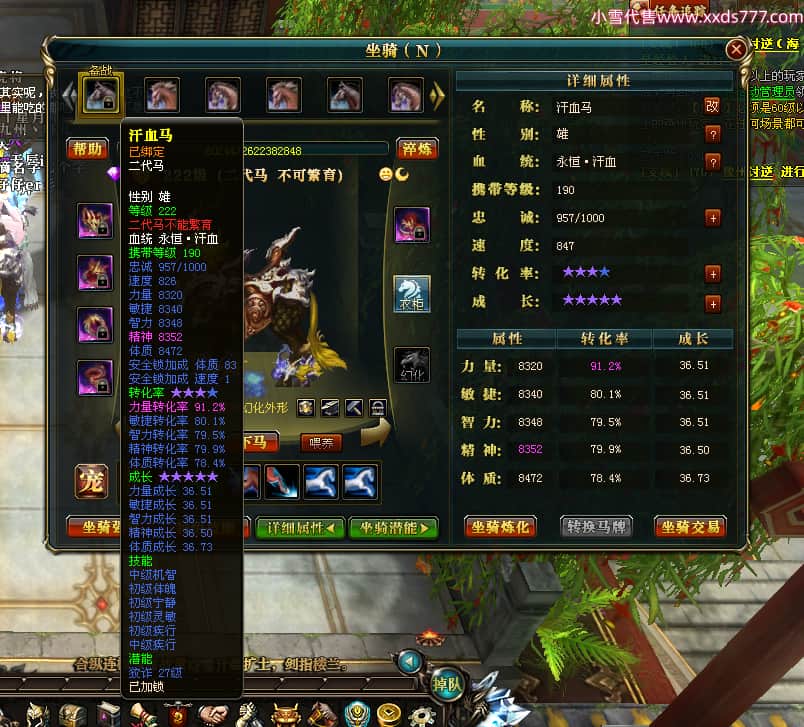Toggle the 详细属性 detailed attributes panel
This screenshot has width=804, height=727.
point(299,527)
